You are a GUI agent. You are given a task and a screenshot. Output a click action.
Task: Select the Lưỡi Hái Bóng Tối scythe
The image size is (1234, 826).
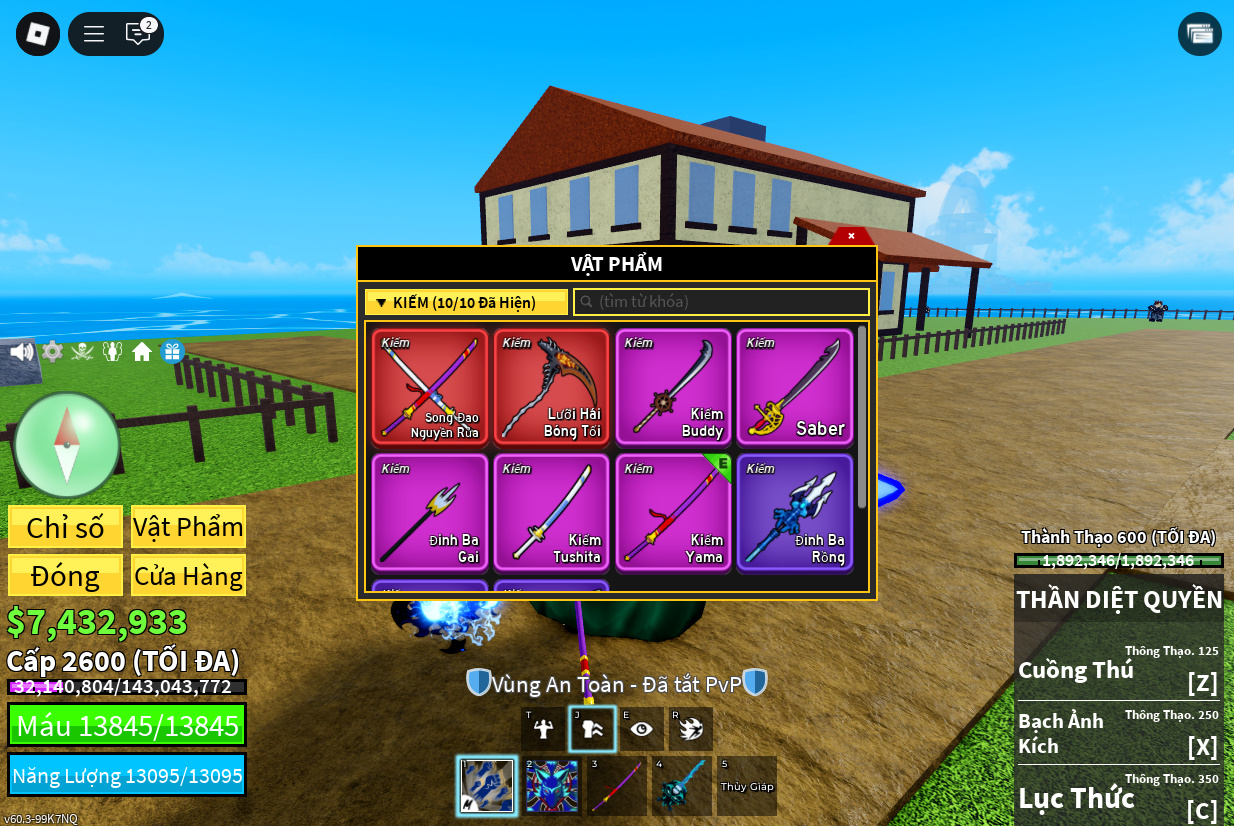pos(552,387)
